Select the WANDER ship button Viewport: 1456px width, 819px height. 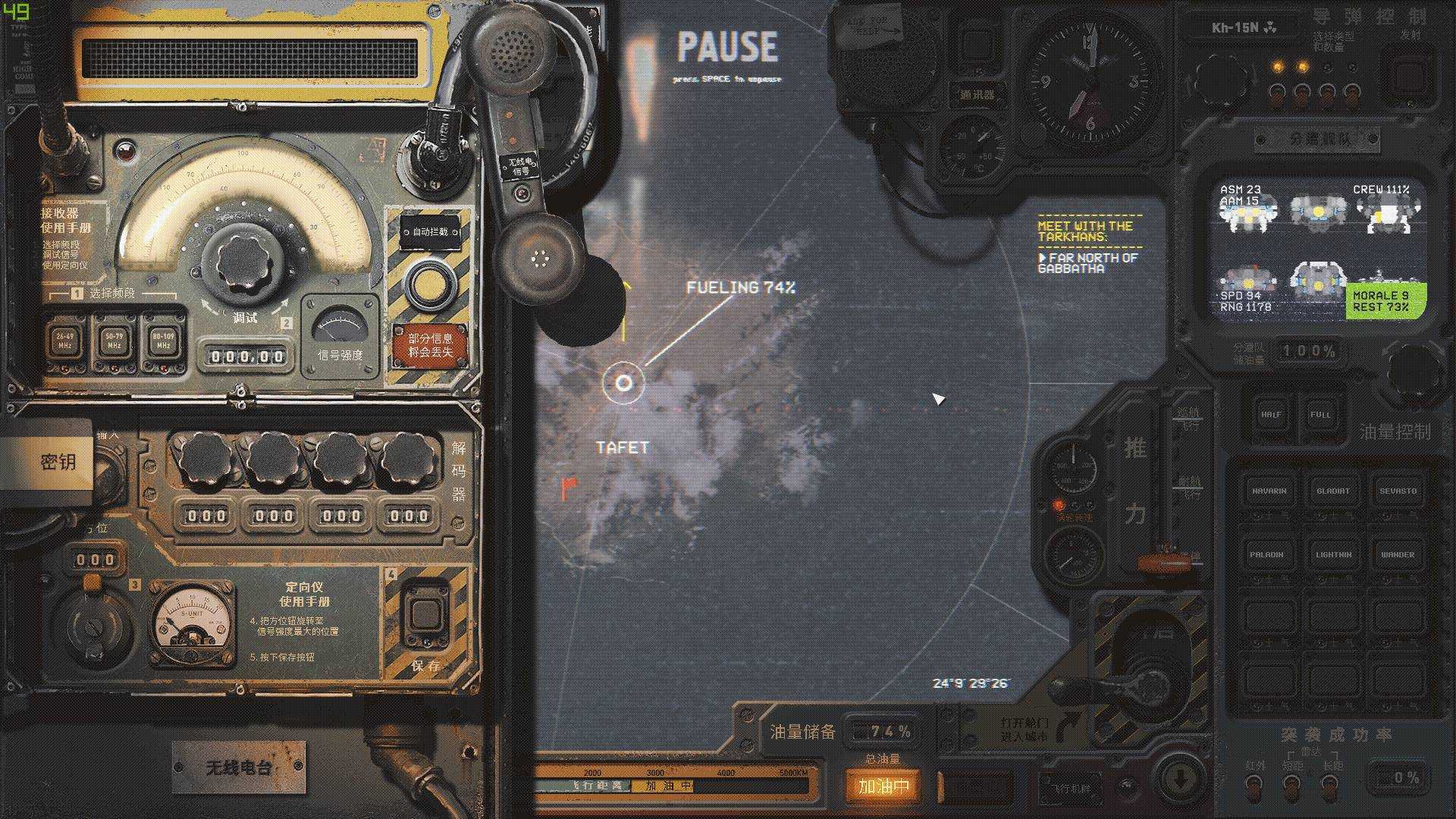(1398, 554)
